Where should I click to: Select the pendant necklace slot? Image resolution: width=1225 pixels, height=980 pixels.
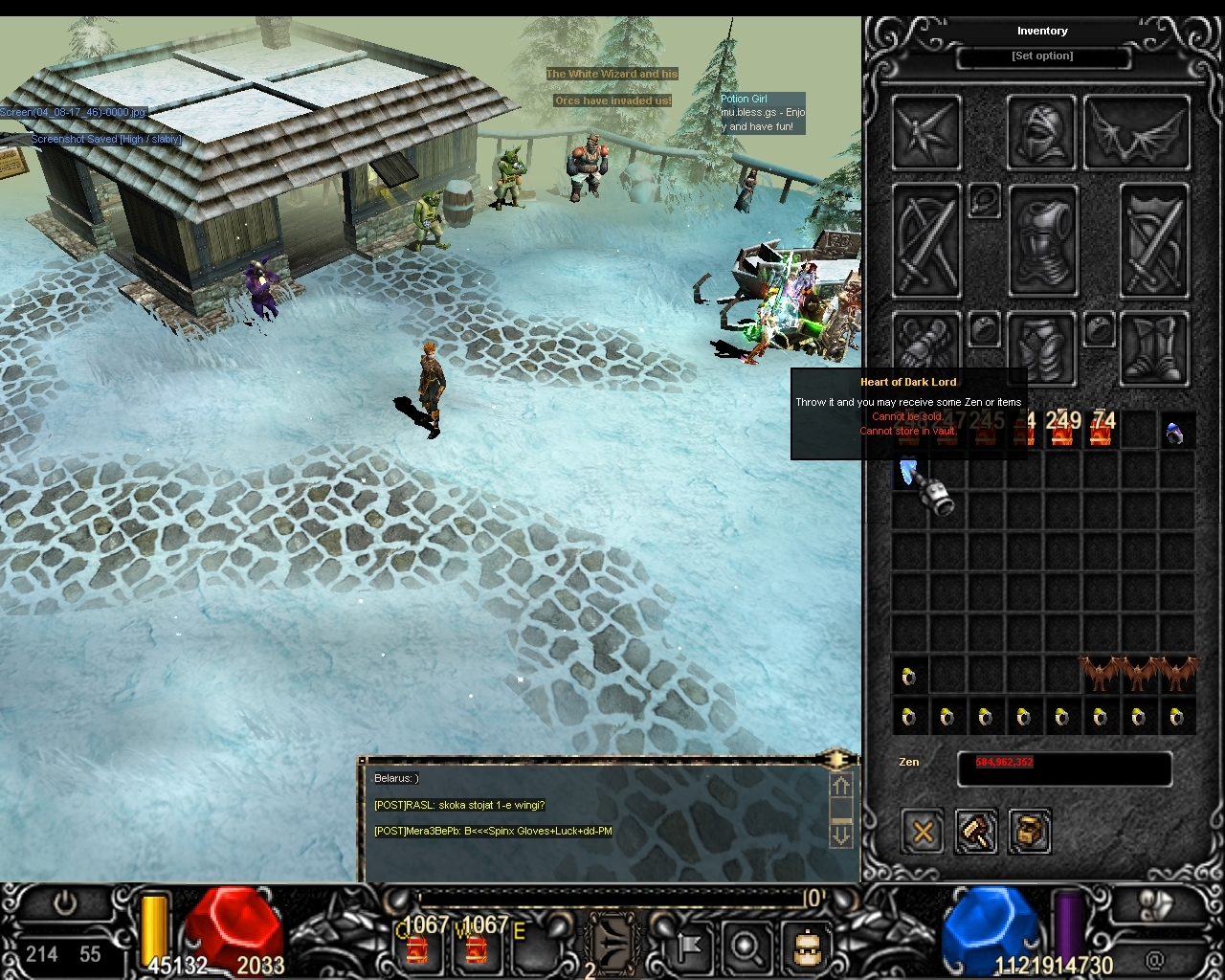984,200
